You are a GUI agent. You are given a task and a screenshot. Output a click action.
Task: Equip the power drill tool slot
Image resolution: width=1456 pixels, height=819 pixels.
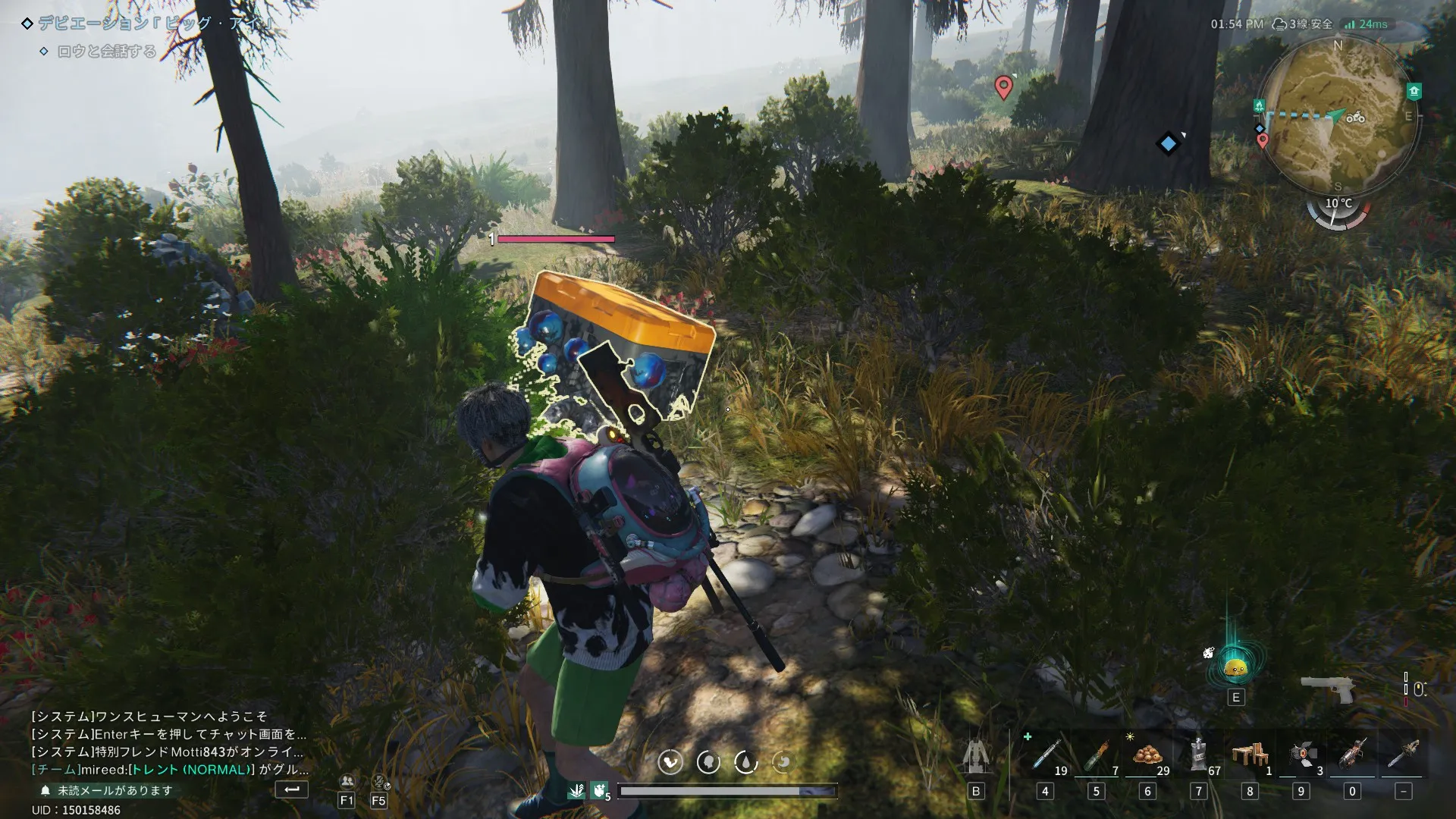pos(1352,755)
